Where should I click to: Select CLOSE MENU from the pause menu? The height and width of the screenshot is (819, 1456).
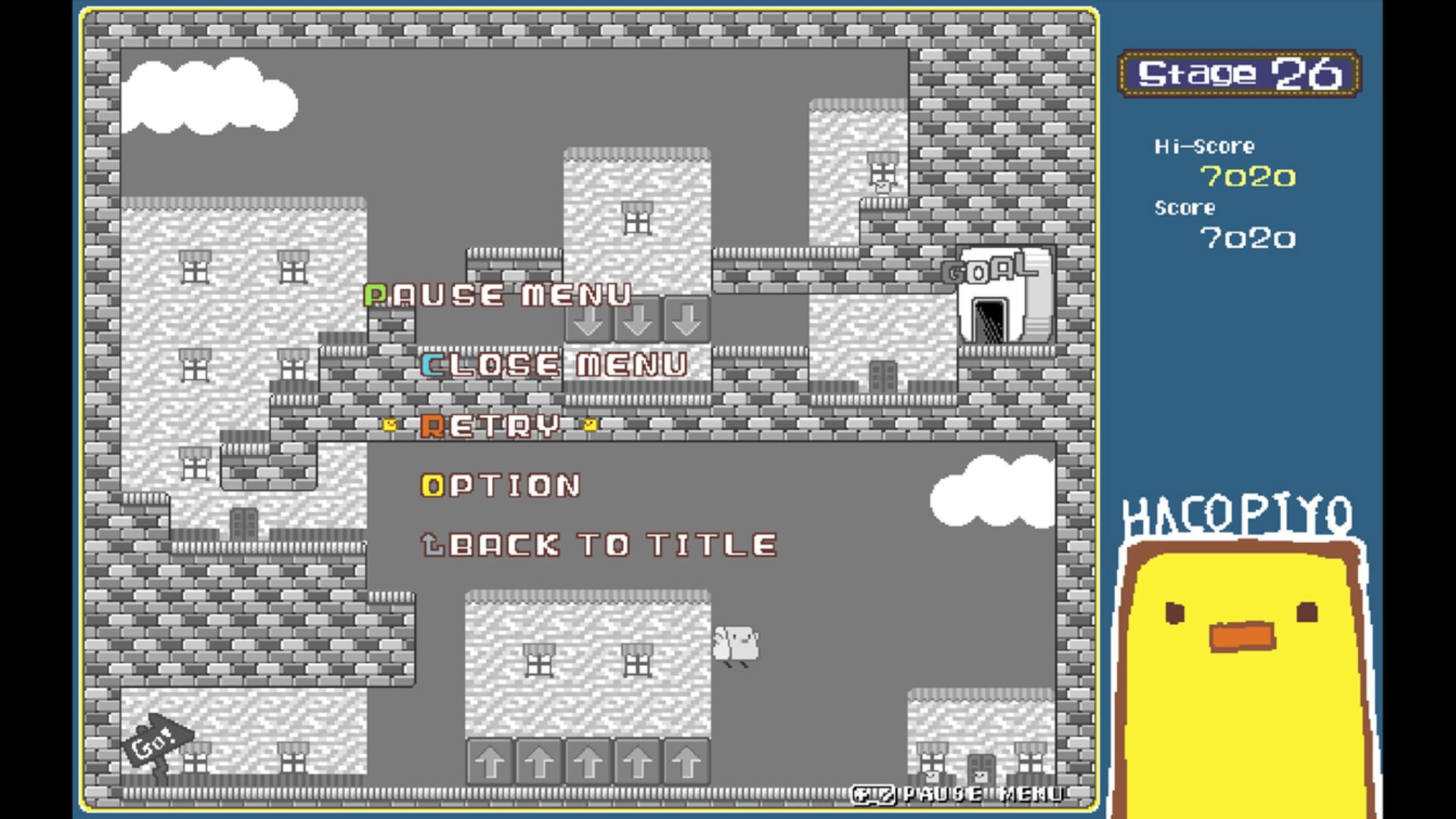[554, 366]
